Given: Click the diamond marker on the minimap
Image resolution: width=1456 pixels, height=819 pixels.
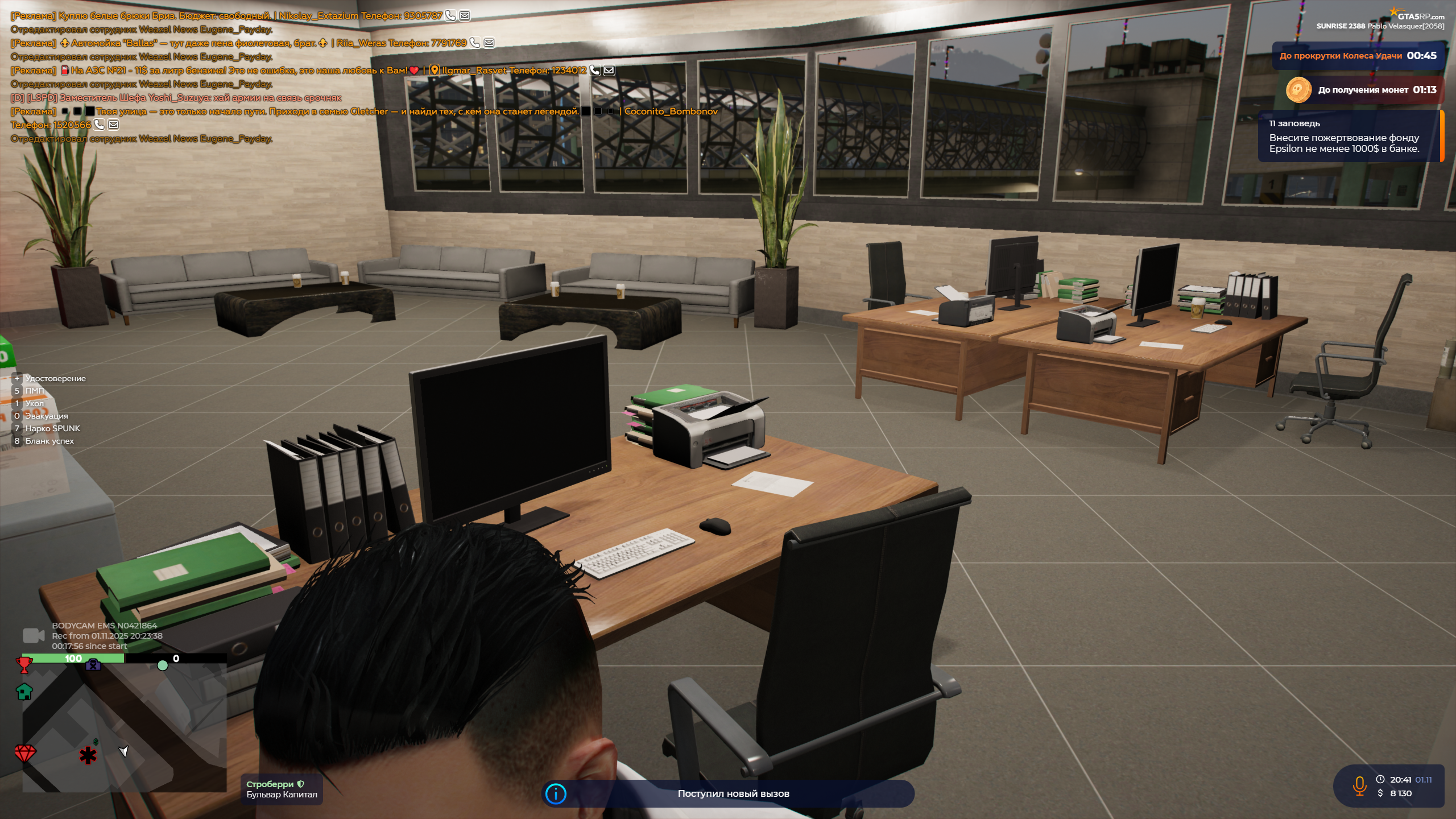Looking at the screenshot, I should (24, 754).
